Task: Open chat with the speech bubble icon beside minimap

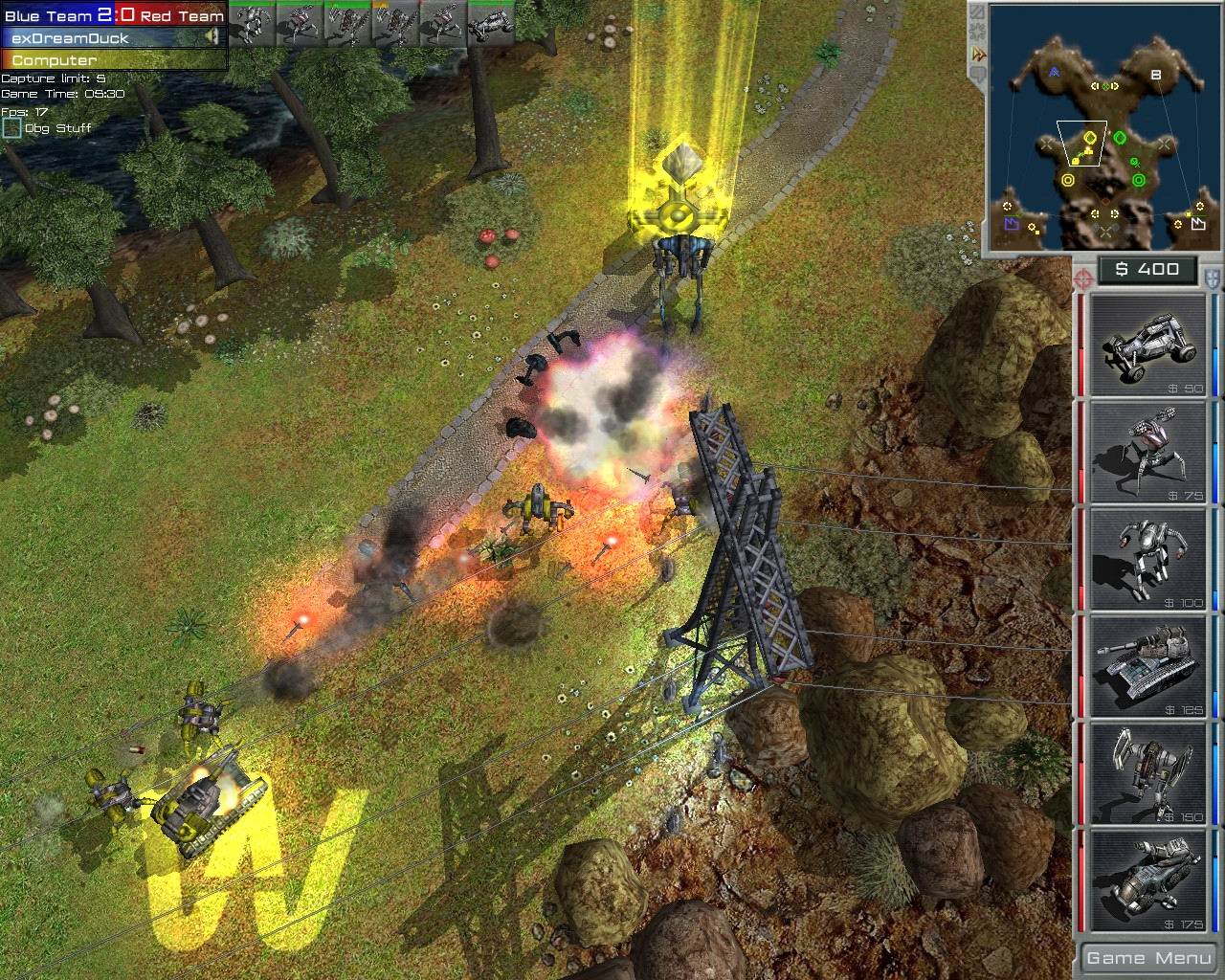Action: (978, 75)
